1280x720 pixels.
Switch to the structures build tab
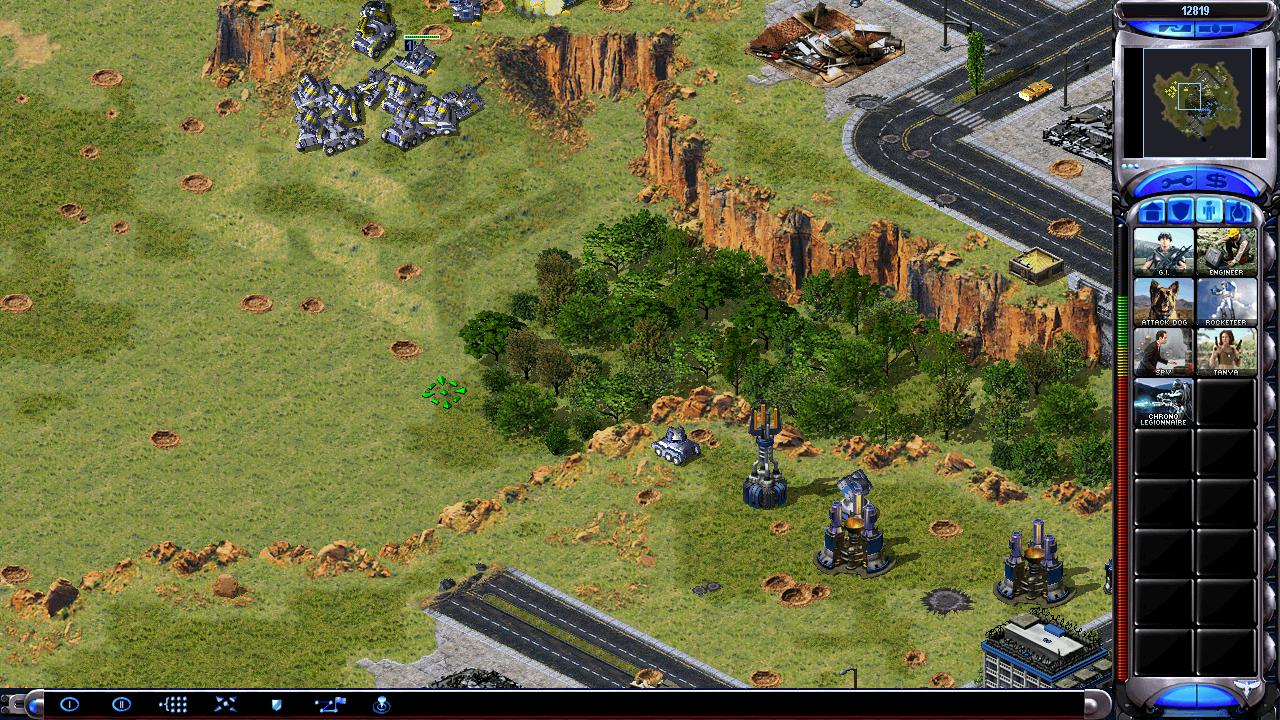click(x=1152, y=211)
